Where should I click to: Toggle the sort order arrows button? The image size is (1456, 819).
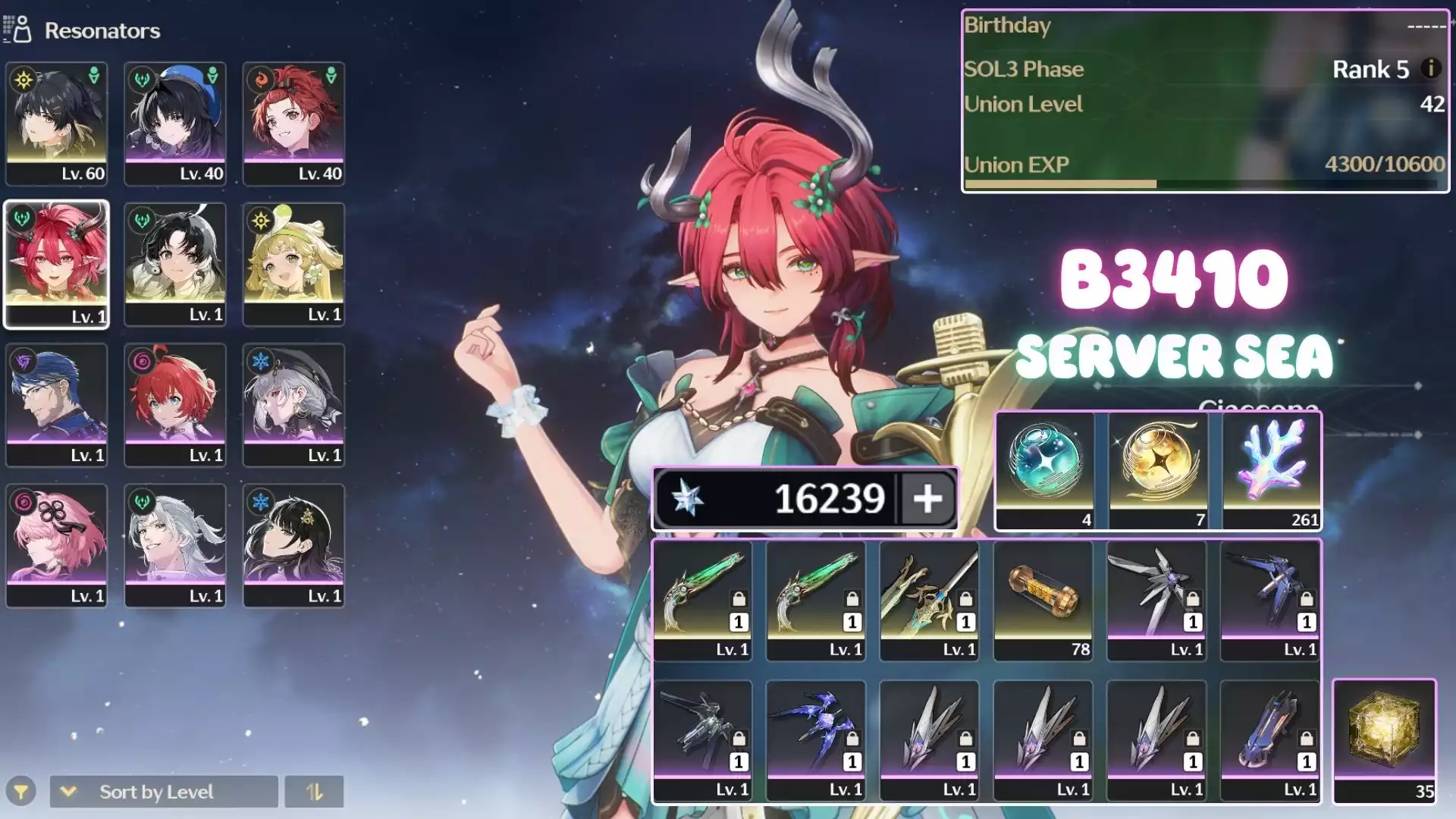(x=314, y=792)
